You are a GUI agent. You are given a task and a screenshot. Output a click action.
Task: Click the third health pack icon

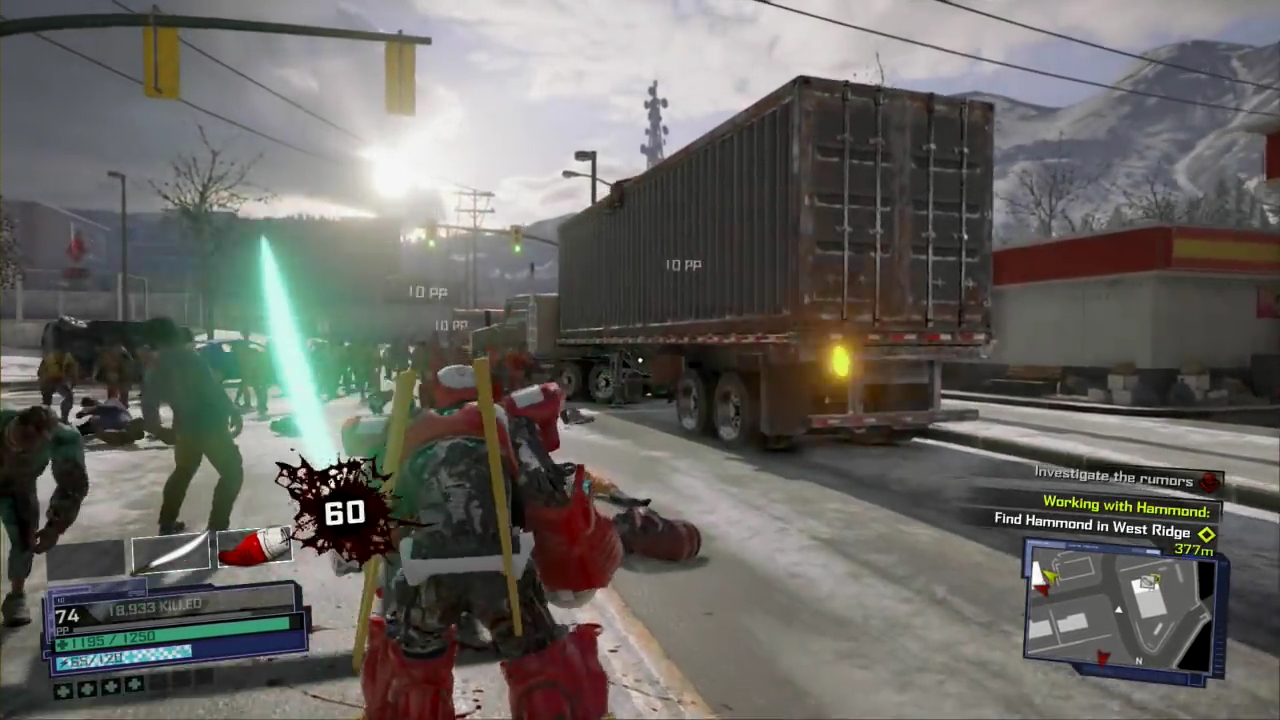point(111,687)
